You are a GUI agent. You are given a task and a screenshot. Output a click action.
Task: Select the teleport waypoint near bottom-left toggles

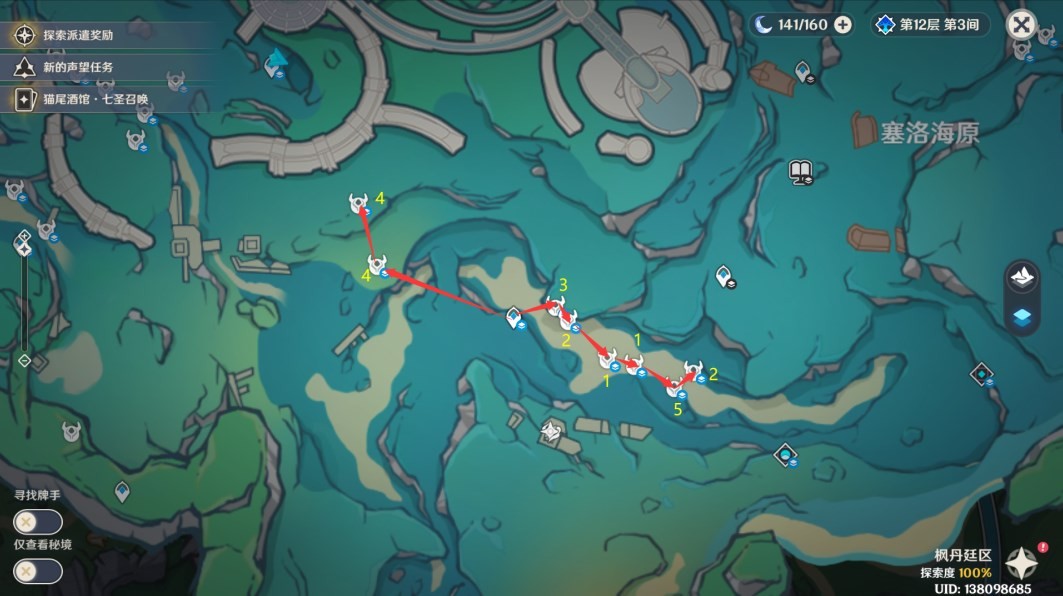[x=122, y=490]
